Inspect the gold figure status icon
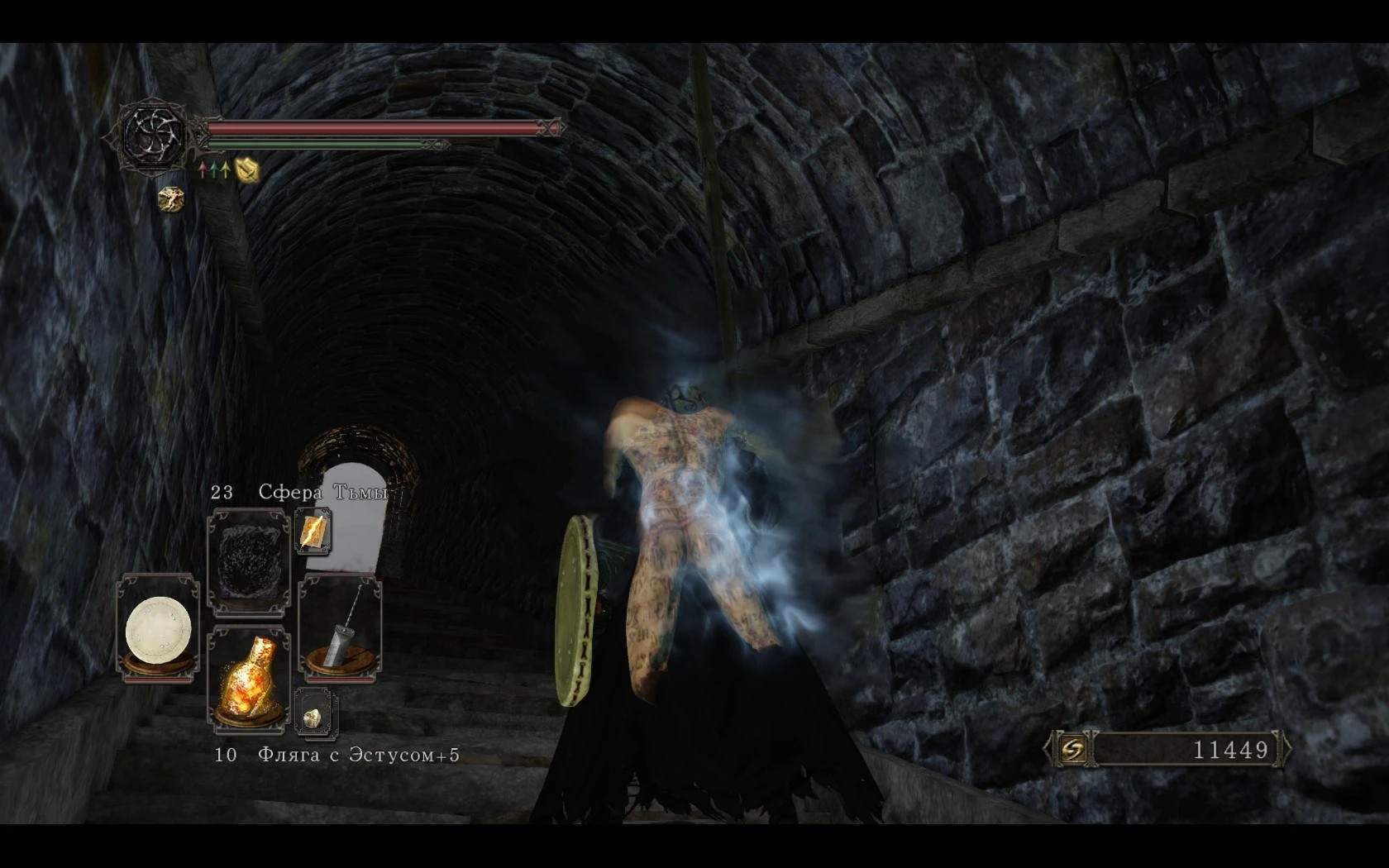This screenshot has height=868, width=1389. [171, 199]
